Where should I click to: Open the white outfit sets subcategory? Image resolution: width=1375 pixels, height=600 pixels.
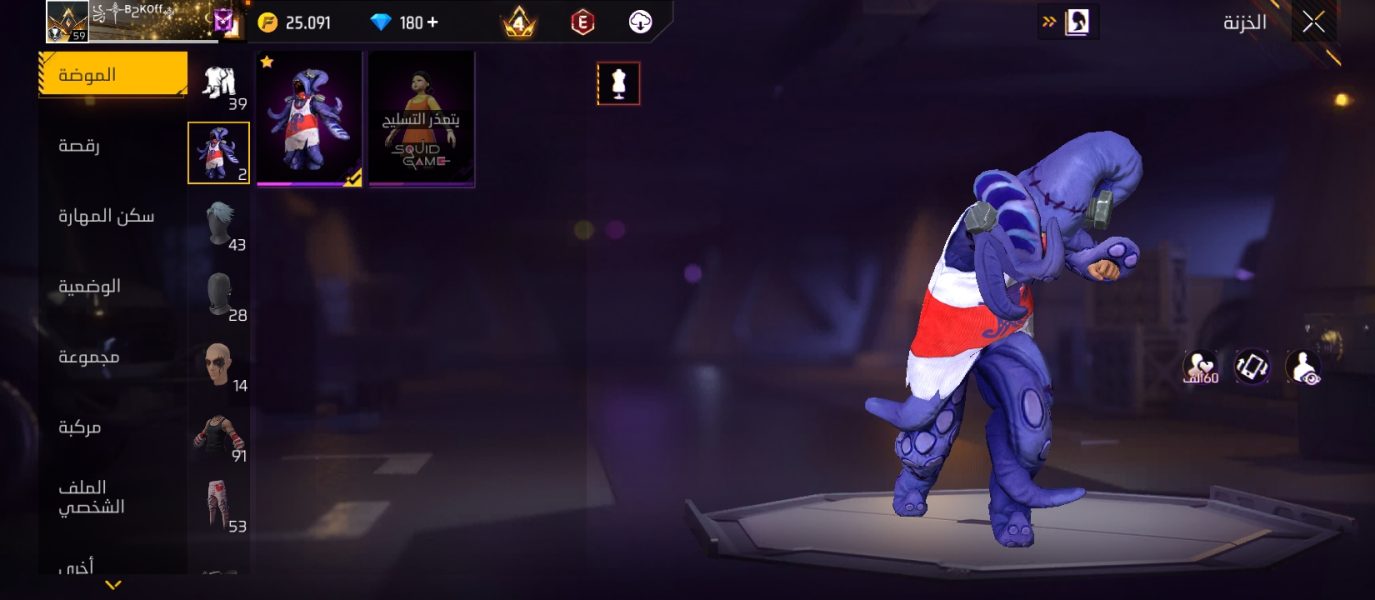tap(219, 84)
